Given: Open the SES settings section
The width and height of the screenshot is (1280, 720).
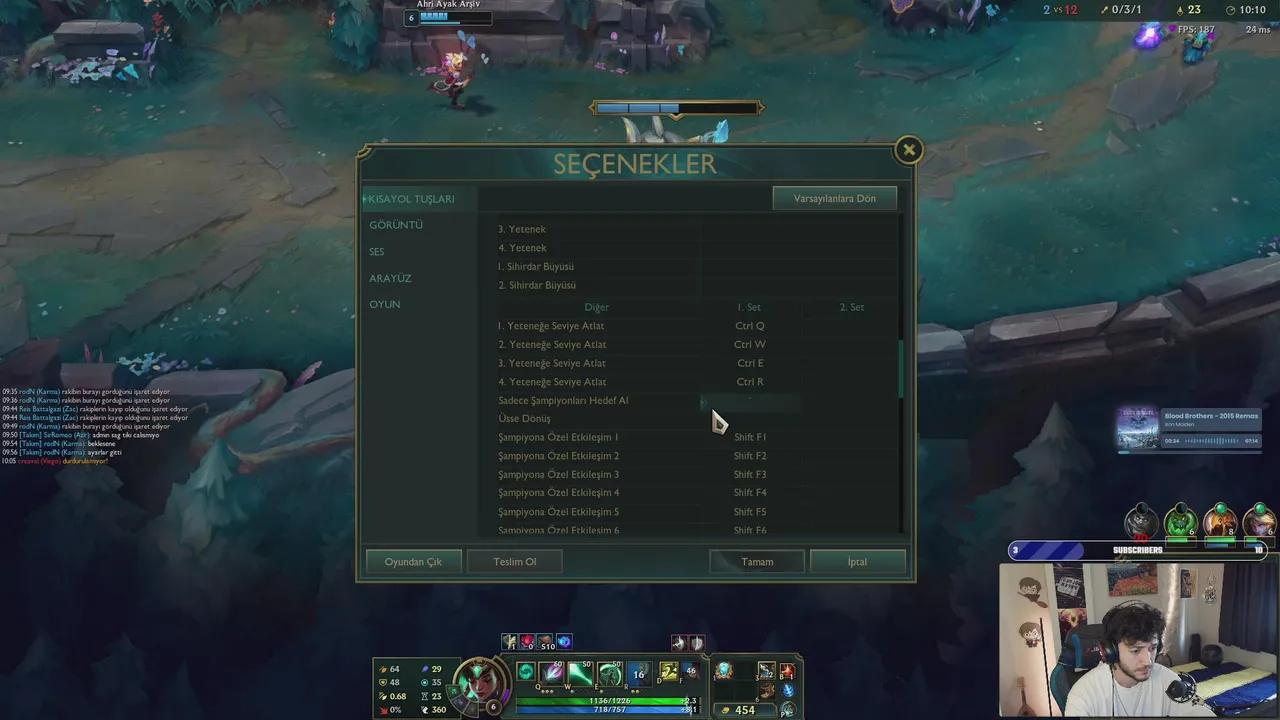Looking at the screenshot, I should [377, 251].
